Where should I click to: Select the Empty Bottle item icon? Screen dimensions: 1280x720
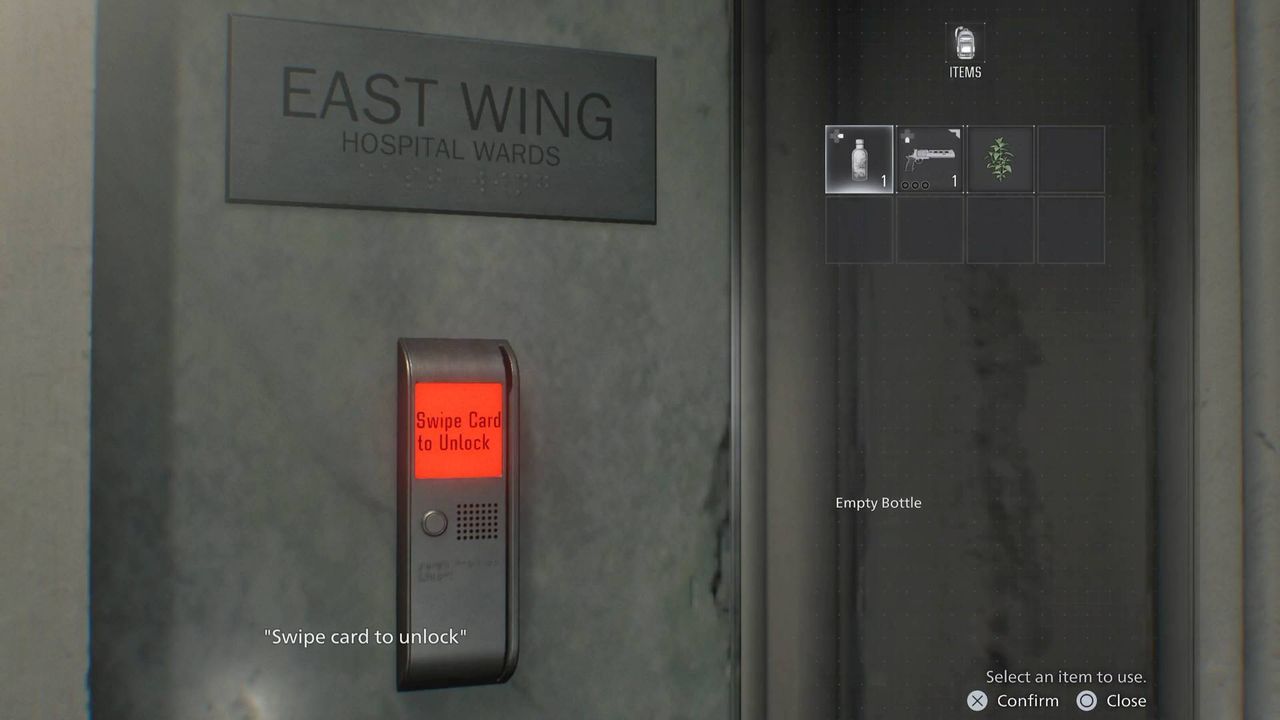pyautogui.click(x=857, y=159)
